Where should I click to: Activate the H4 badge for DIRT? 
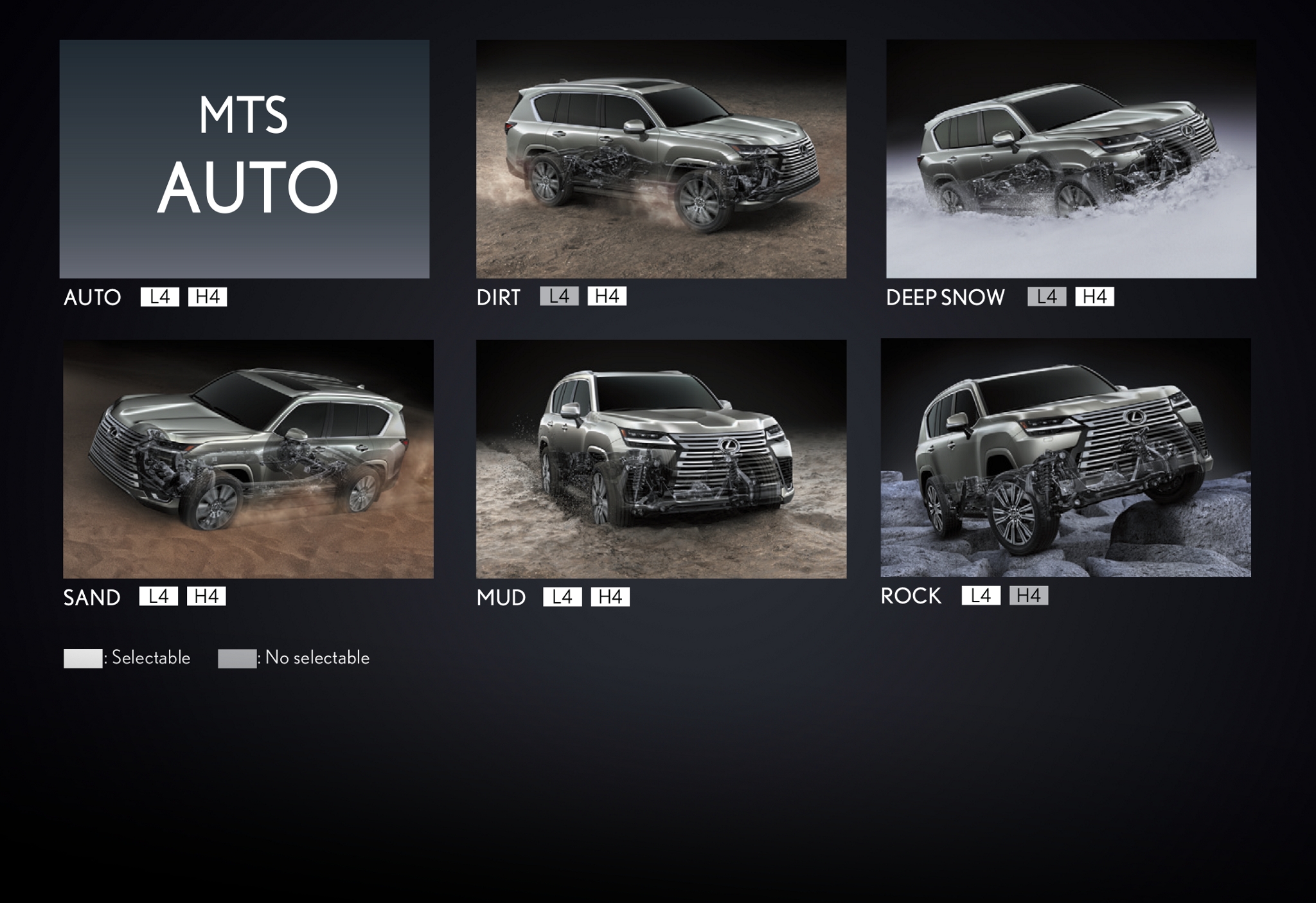pos(607,296)
